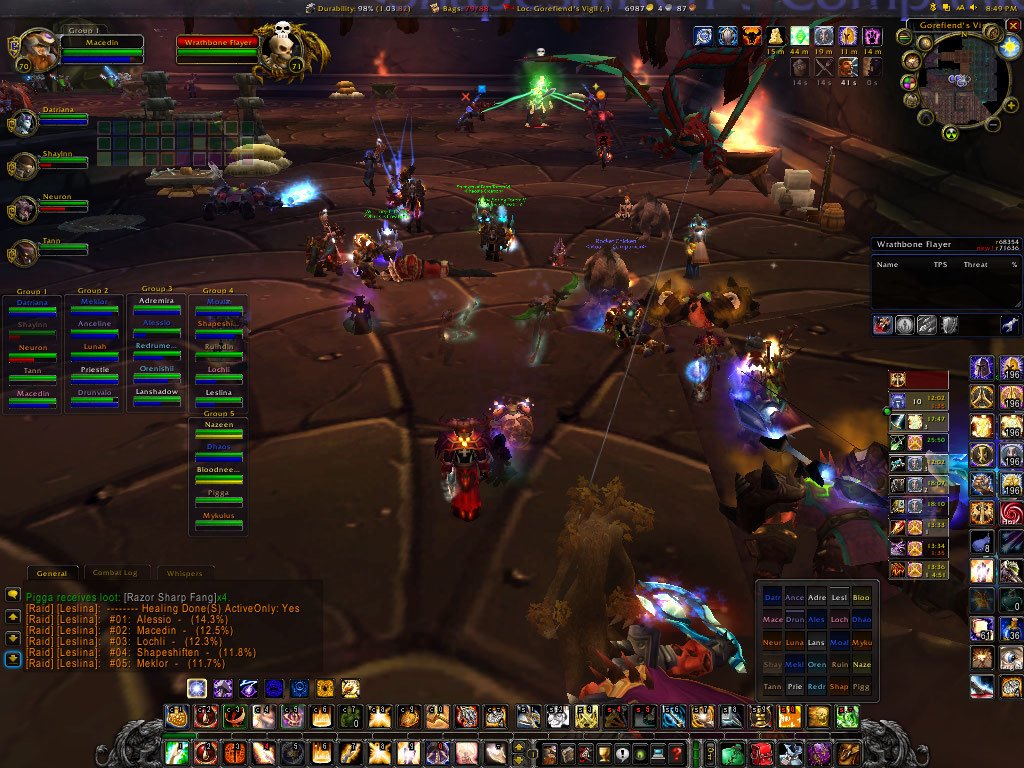1024x768 pixels.
Task: Select the 'Bloo' cell in the healing grid
Action: click(861, 597)
